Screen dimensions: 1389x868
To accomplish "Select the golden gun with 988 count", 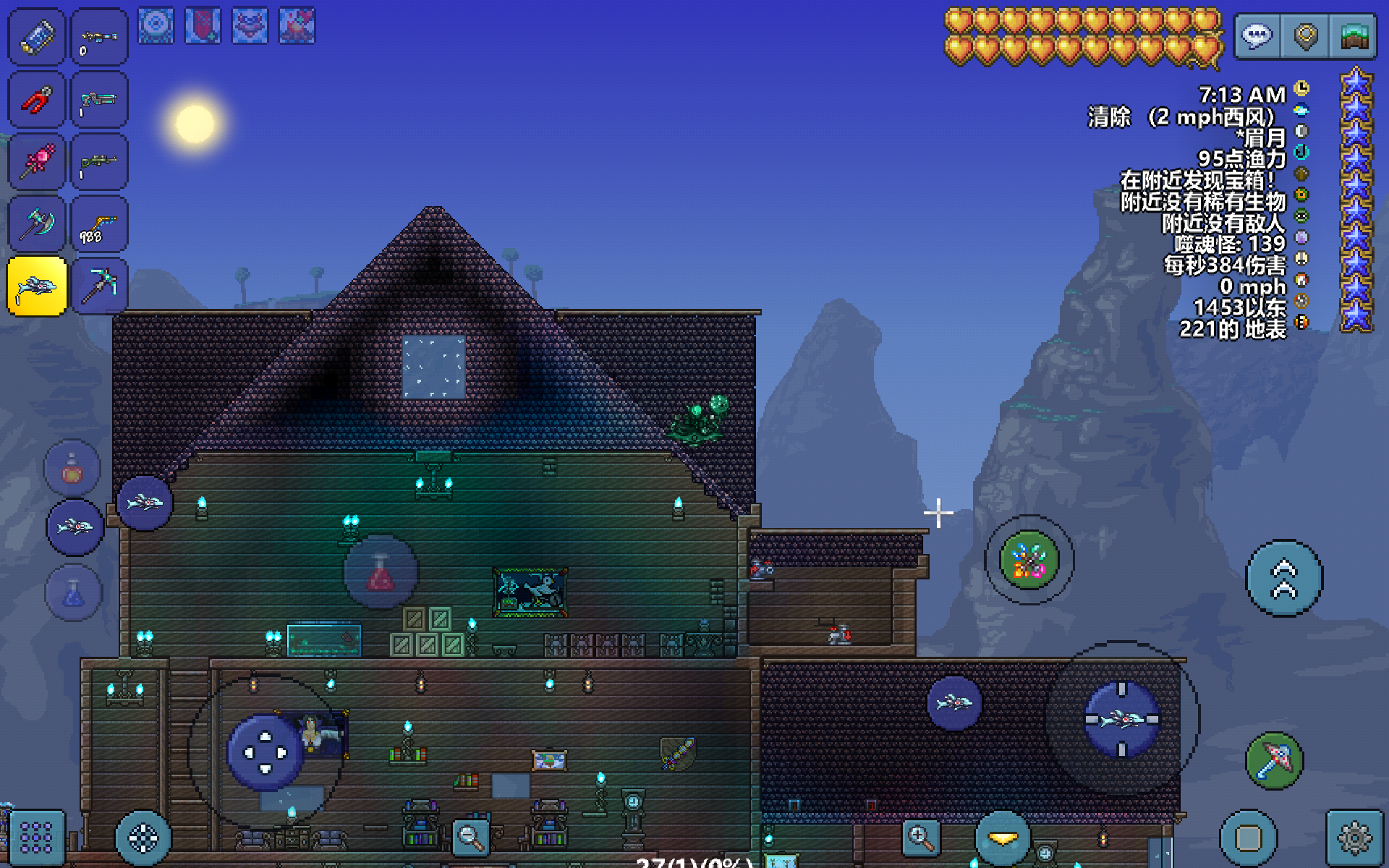I will [100, 224].
